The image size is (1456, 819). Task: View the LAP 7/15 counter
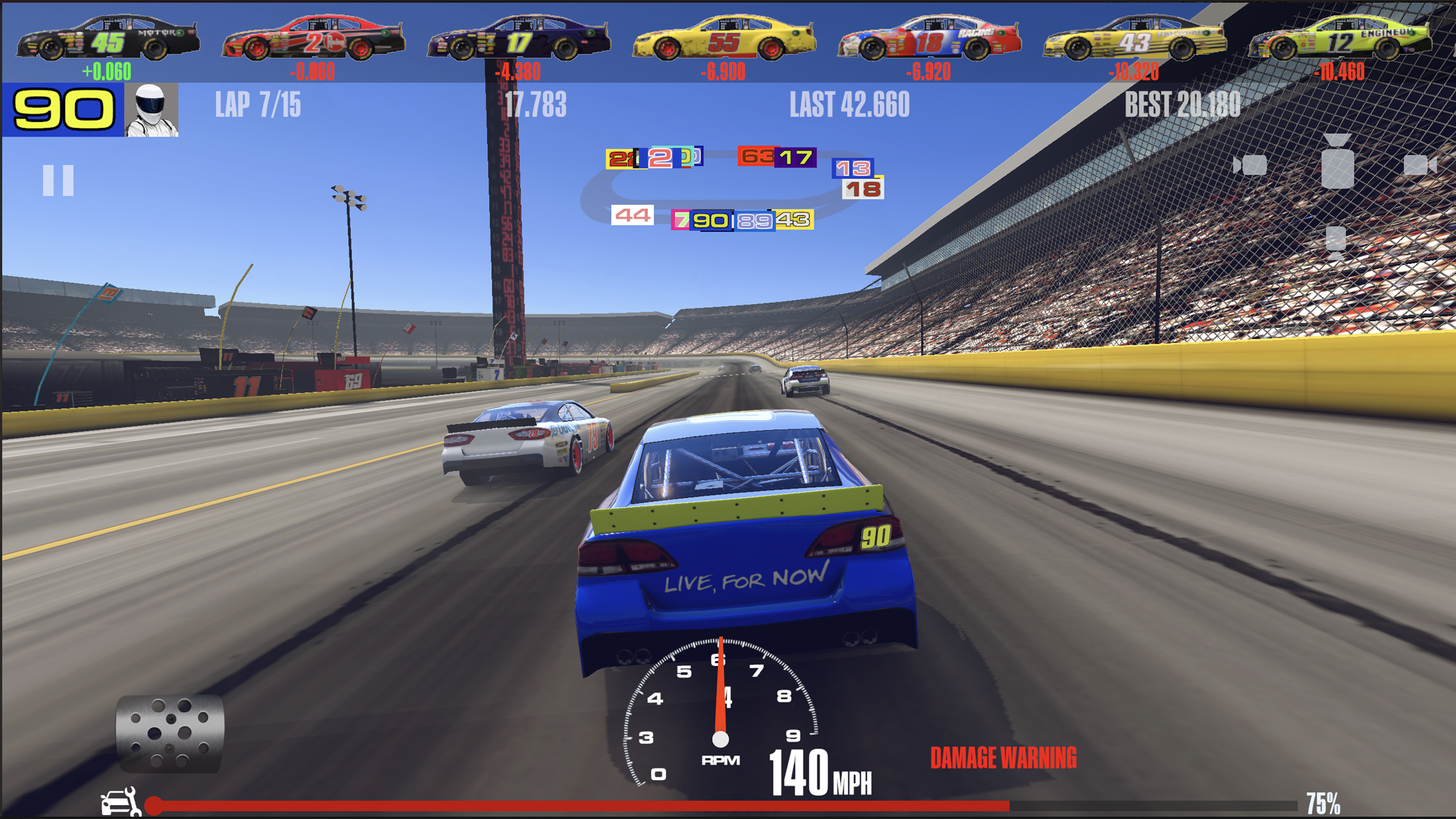(257, 106)
